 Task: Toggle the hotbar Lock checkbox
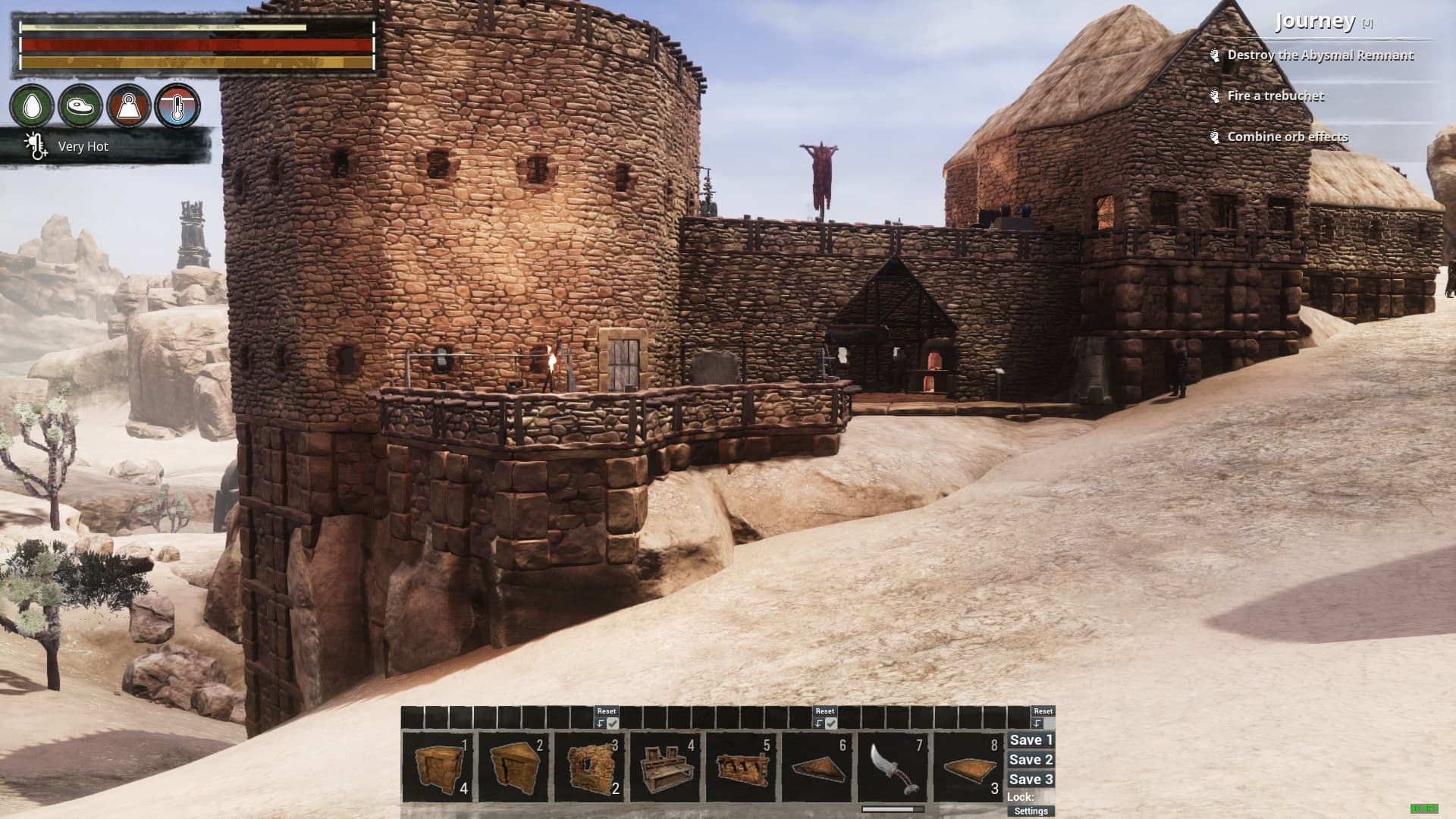1046,797
